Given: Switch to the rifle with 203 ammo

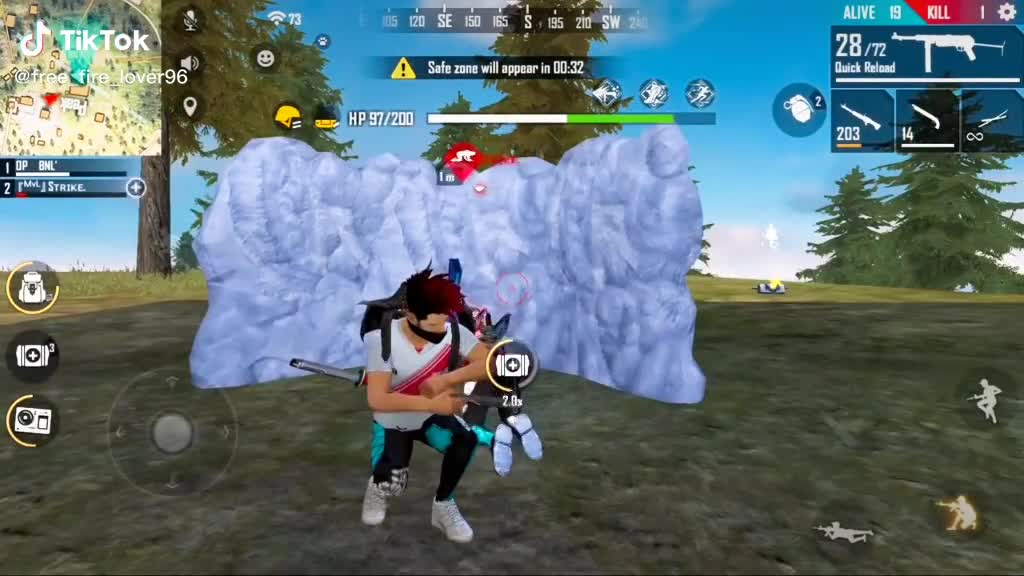Looking at the screenshot, I should click(x=862, y=121).
